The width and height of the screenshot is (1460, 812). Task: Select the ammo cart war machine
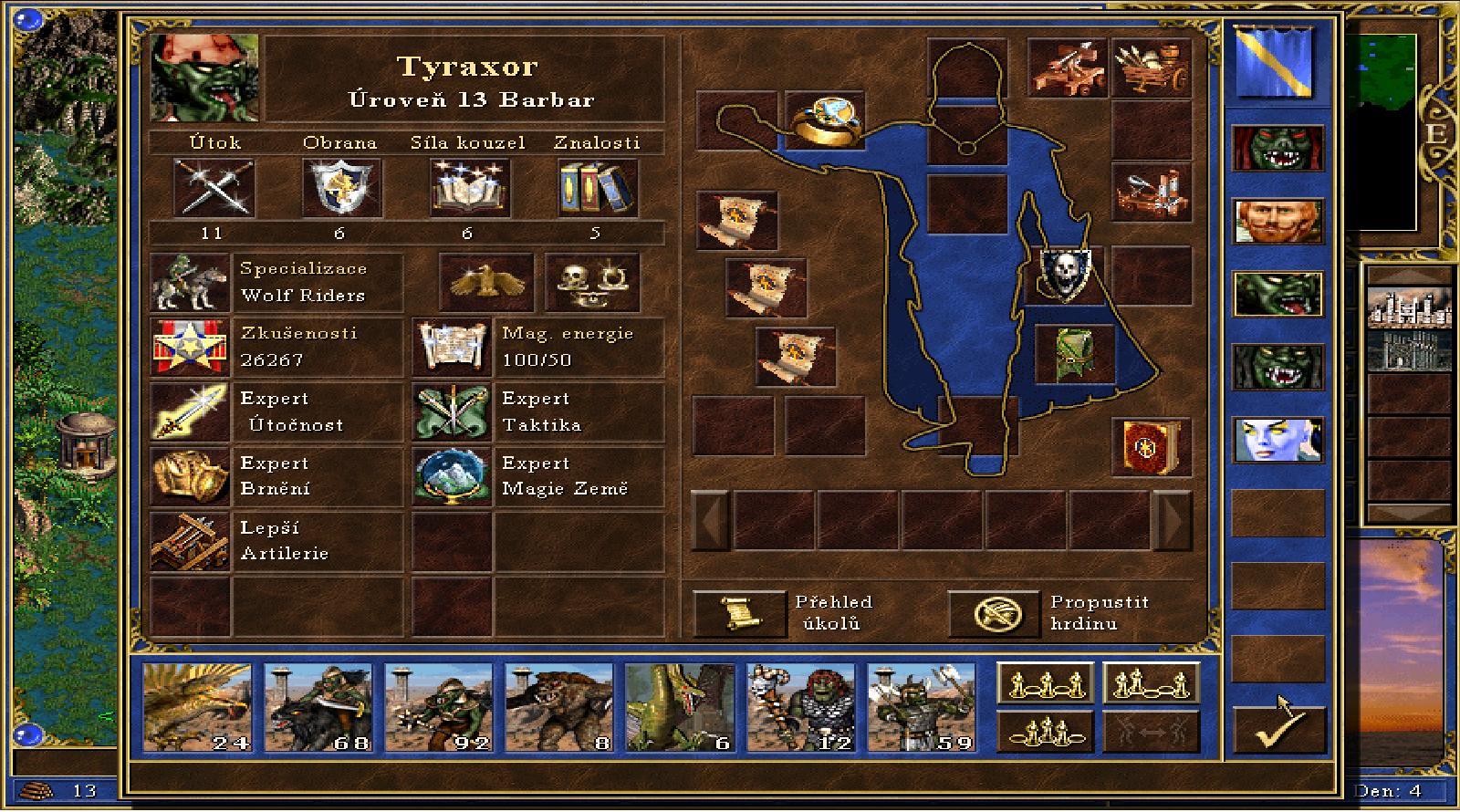click(x=1151, y=67)
